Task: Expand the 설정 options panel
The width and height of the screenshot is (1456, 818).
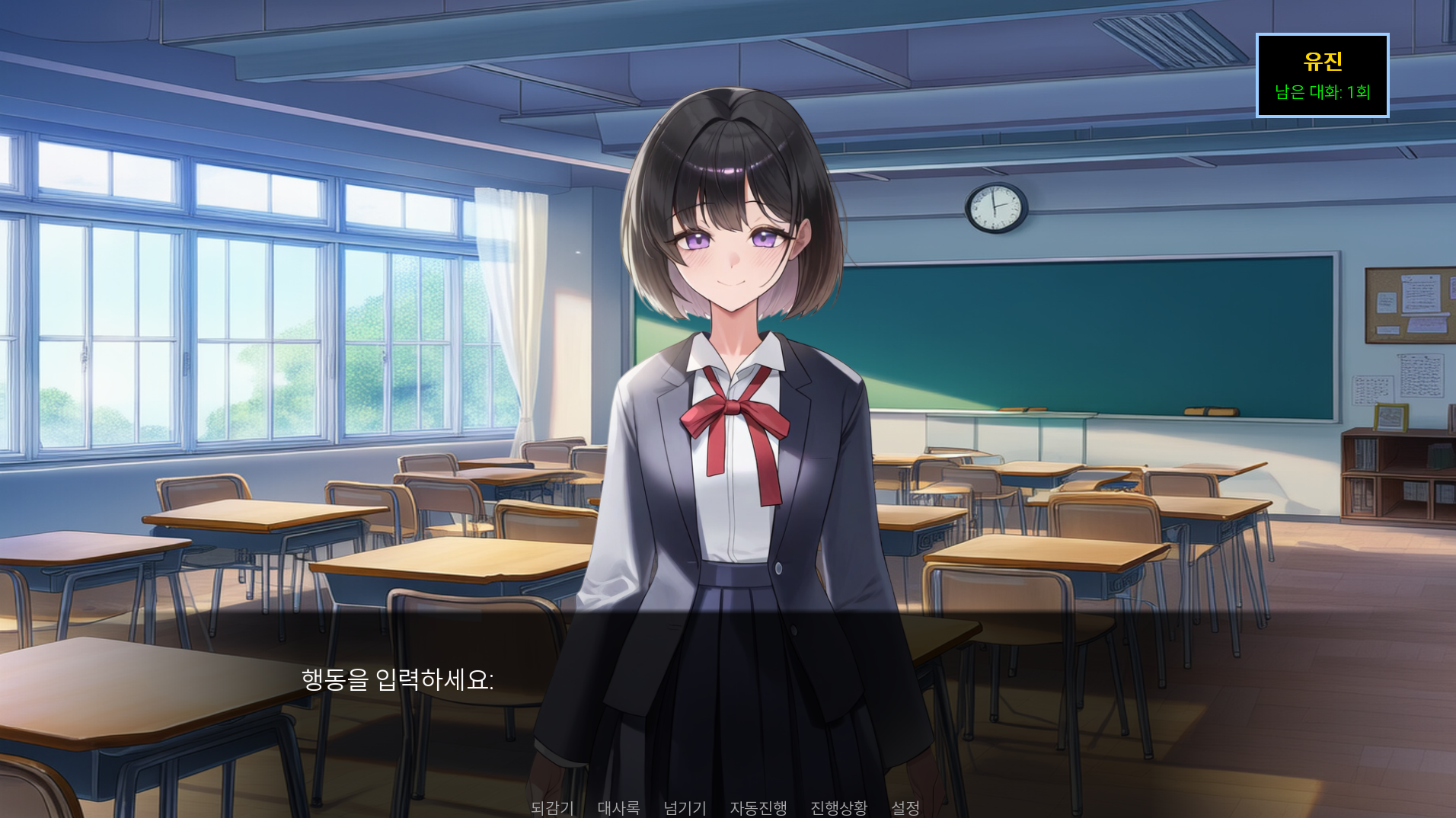Action: point(905,809)
